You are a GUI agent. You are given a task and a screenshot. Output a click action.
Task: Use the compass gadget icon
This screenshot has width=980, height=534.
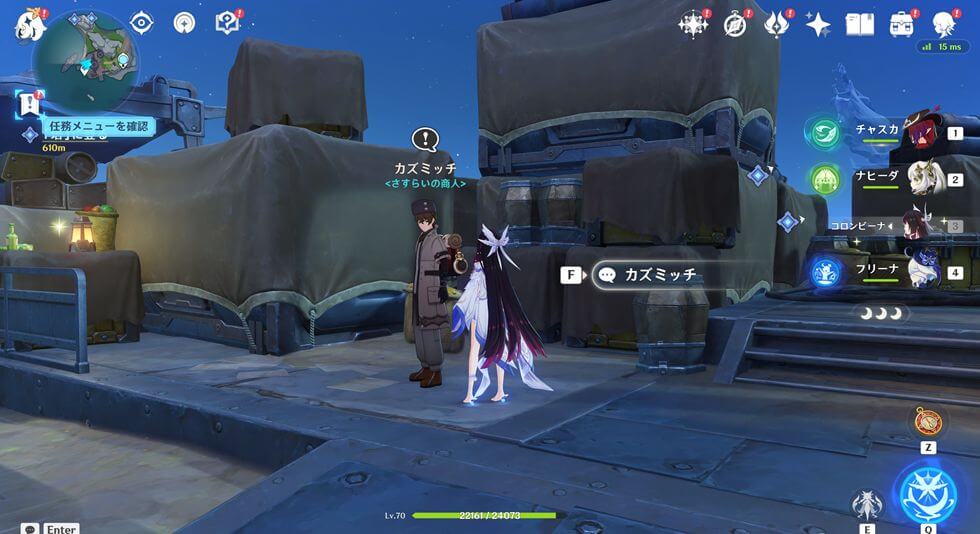tap(927, 421)
